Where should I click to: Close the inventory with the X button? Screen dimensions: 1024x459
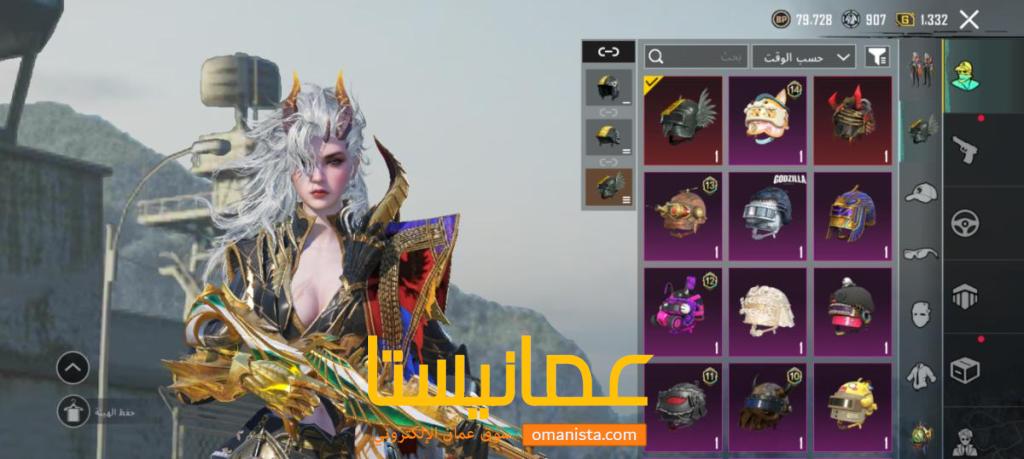coord(968,19)
